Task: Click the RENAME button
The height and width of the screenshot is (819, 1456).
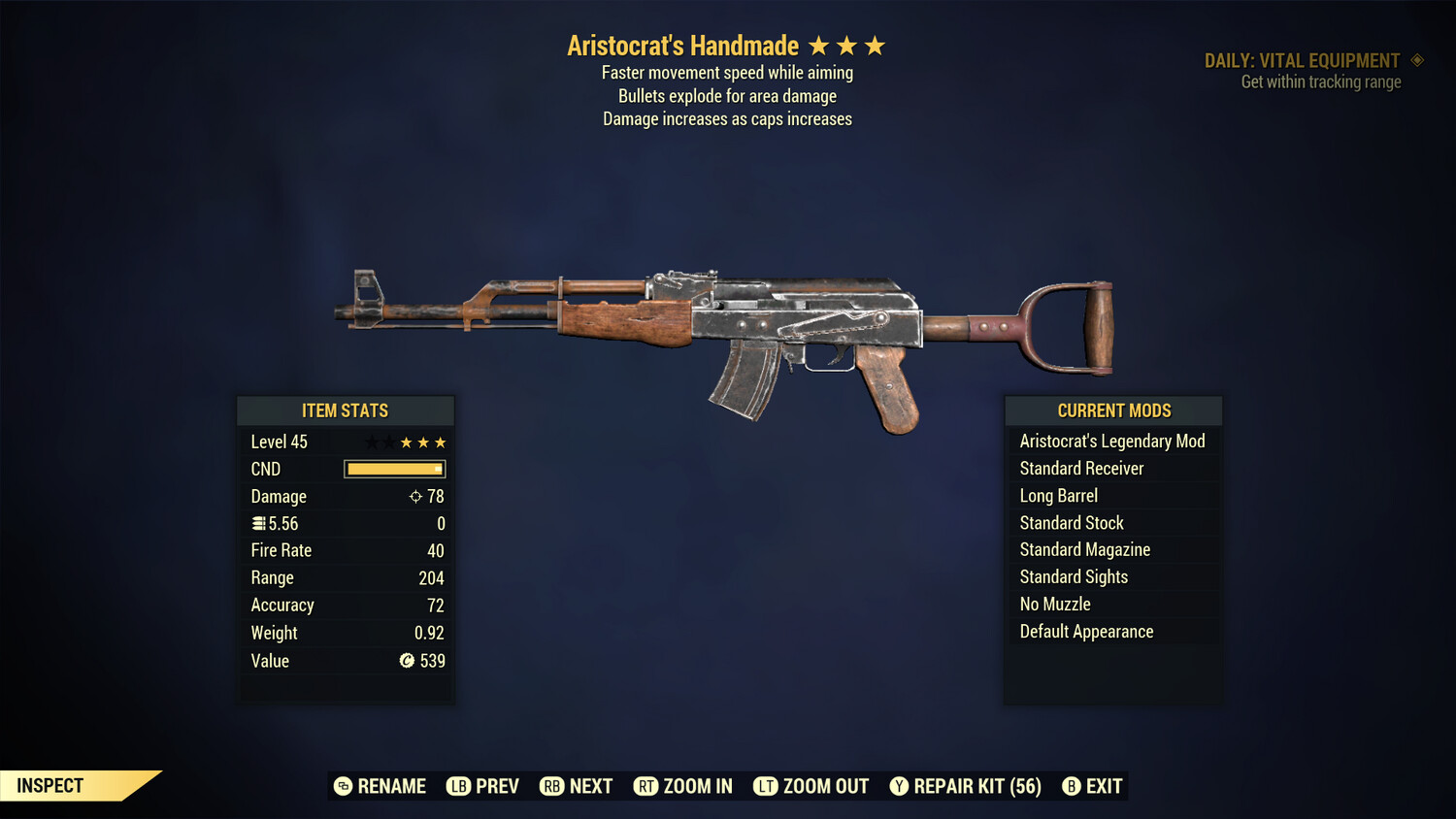Action: (381, 786)
